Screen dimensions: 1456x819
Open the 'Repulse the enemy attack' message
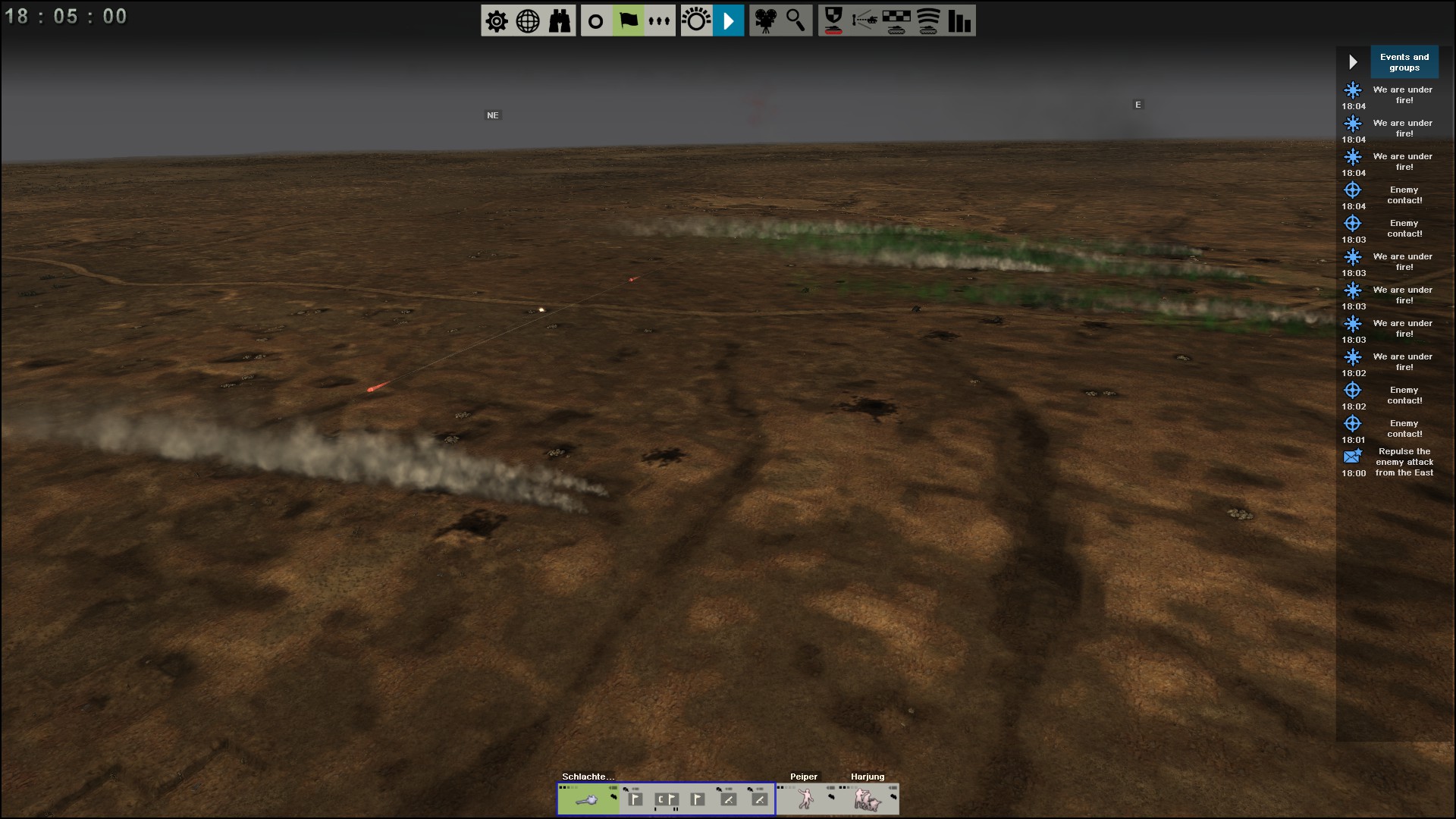tap(1404, 462)
